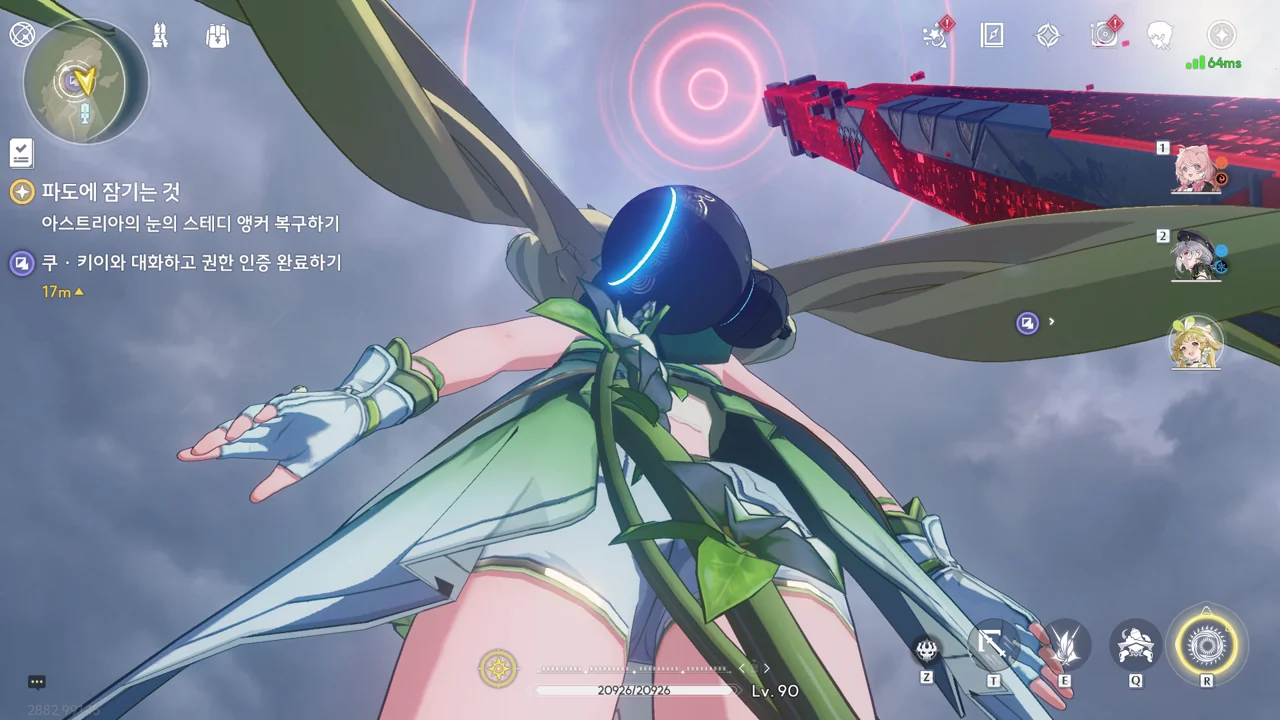1280x720 pixels.
Task: Switch to the pink-haired party member
Action: (x=1197, y=170)
